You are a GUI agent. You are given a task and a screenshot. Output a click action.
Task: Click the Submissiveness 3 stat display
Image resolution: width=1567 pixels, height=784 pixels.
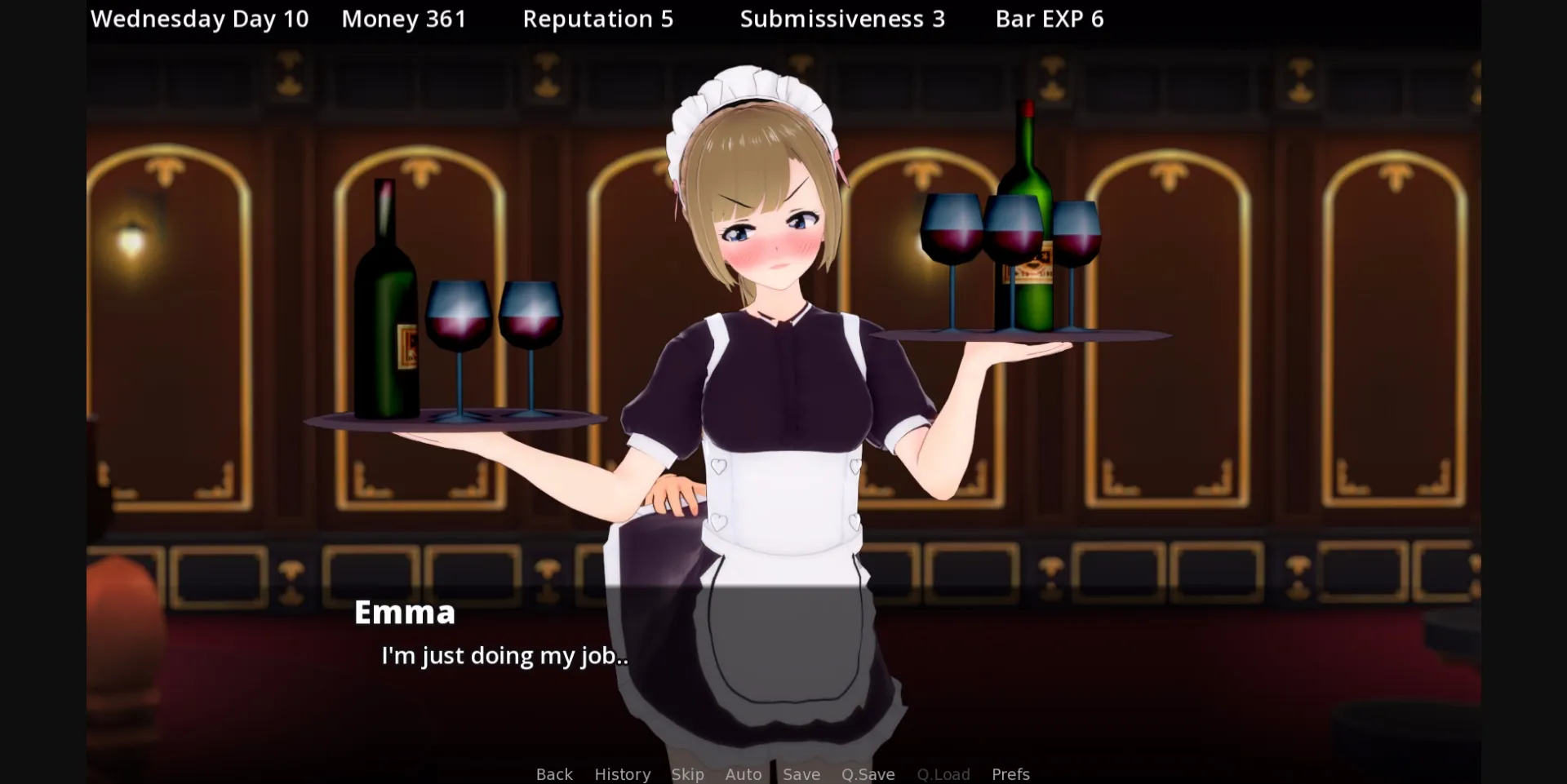click(x=842, y=18)
